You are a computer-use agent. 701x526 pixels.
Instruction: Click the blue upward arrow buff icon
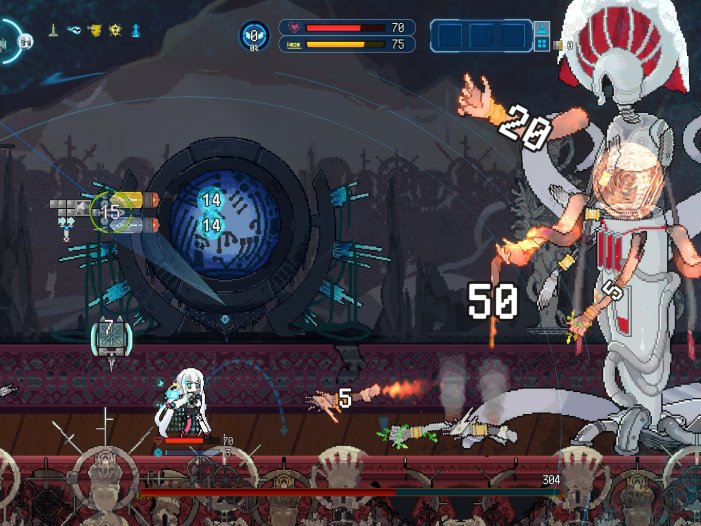(x=136, y=30)
